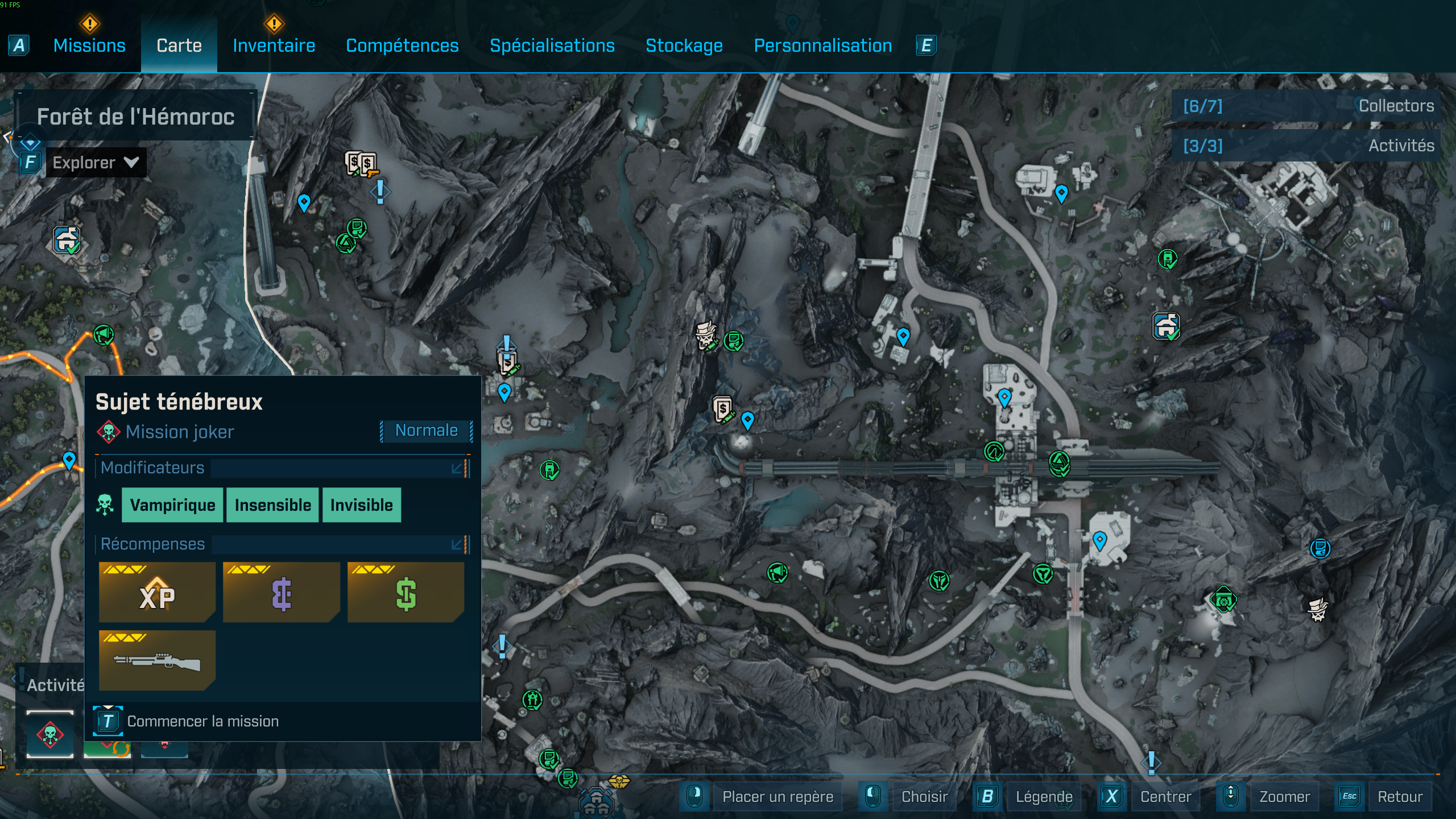The image size is (1456, 819).
Task: Center the map with Centrer
Action: tap(1165, 796)
